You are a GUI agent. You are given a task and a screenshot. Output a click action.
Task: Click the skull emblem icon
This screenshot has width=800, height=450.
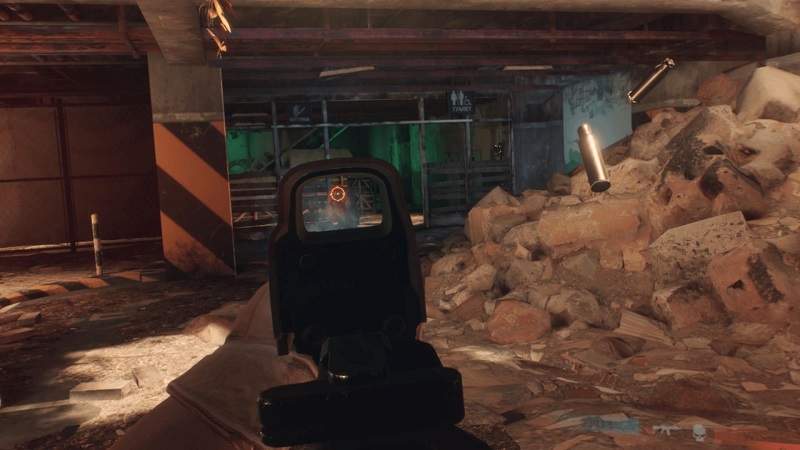click(x=699, y=432)
